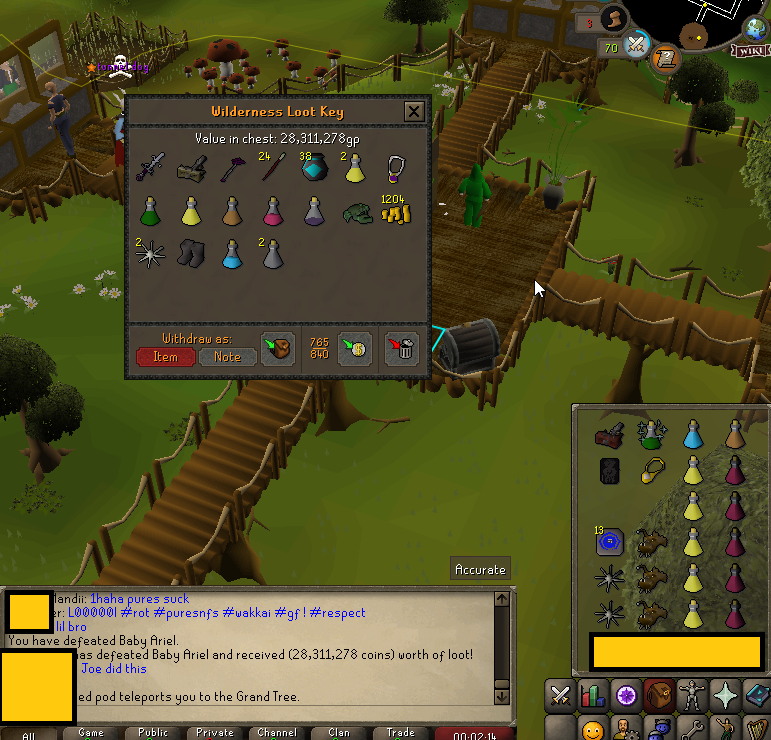The image size is (771, 740).
Task: Open the Worn Equipment tab
Action: (692, 694)
